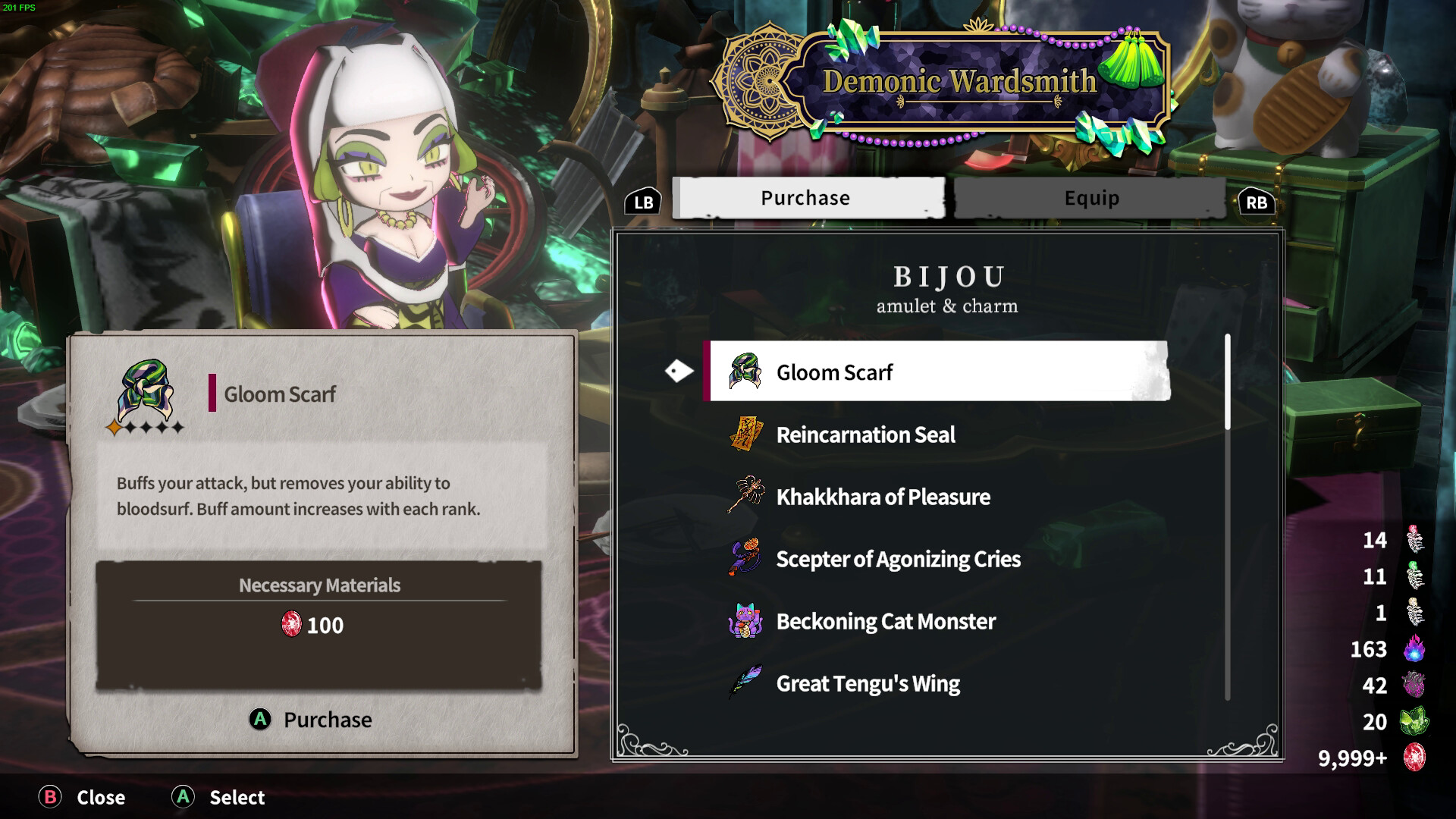Viewport: 1456px width, 819px height.
Task: Pick Khakkhara of Pleasure from the list
Action: tap(883, 497)
